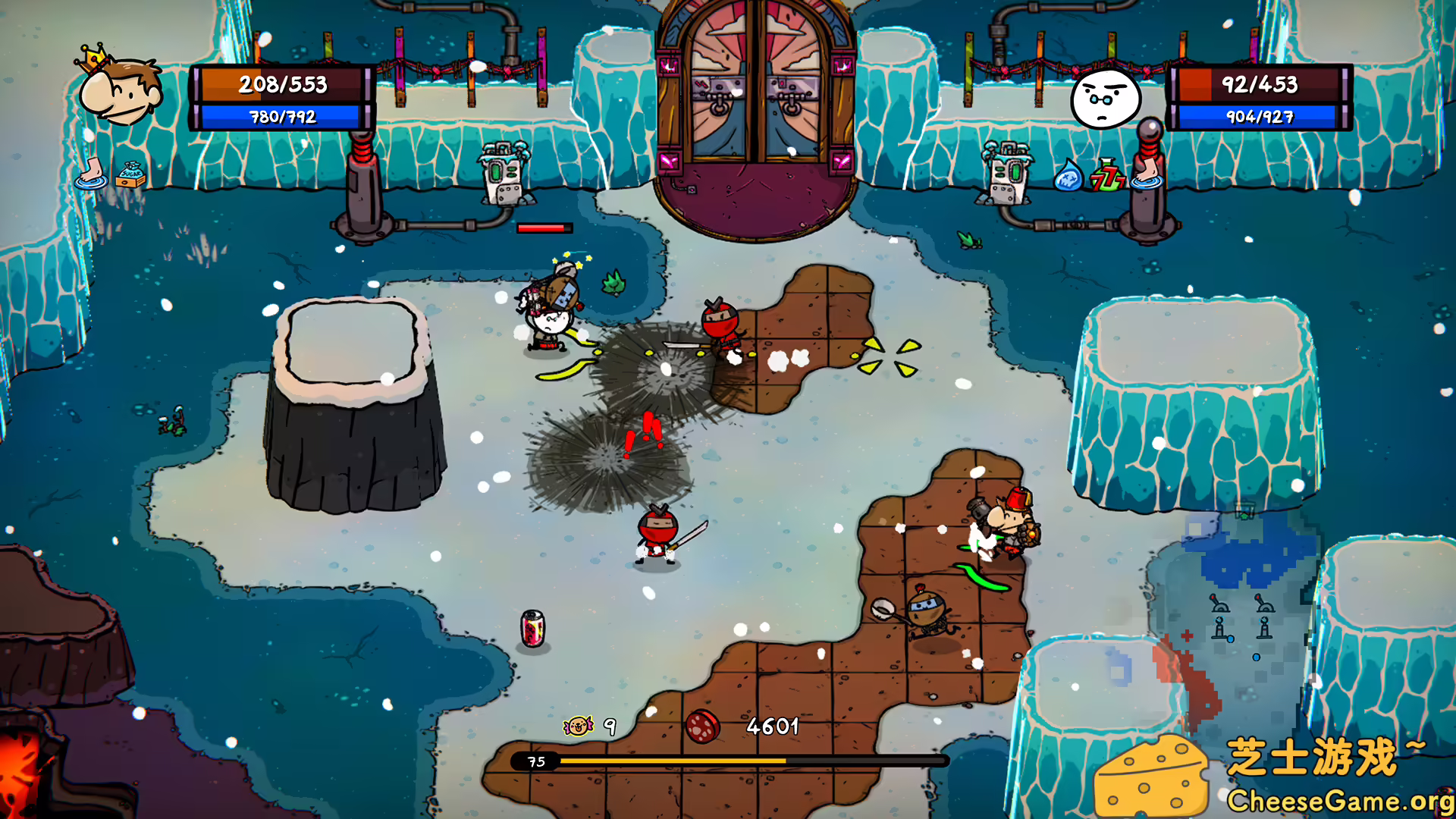Click the frowning white-faced player two portrait

click(x=1105, y=98)
